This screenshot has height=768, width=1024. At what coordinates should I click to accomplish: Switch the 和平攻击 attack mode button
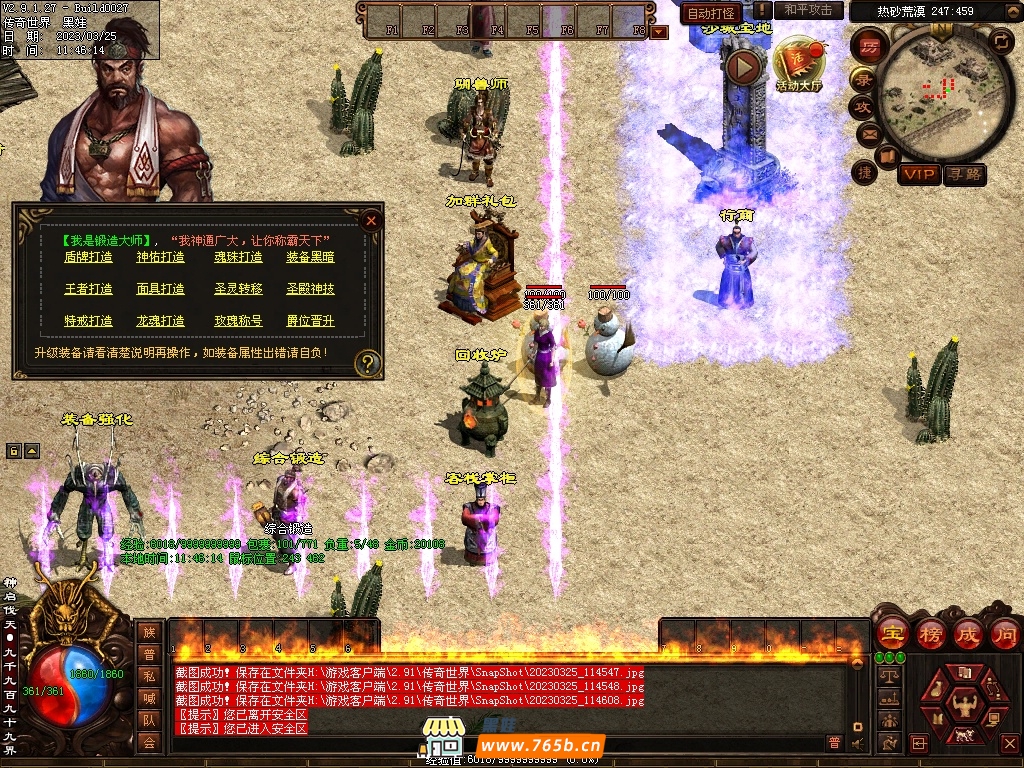(x=808, y=10)
